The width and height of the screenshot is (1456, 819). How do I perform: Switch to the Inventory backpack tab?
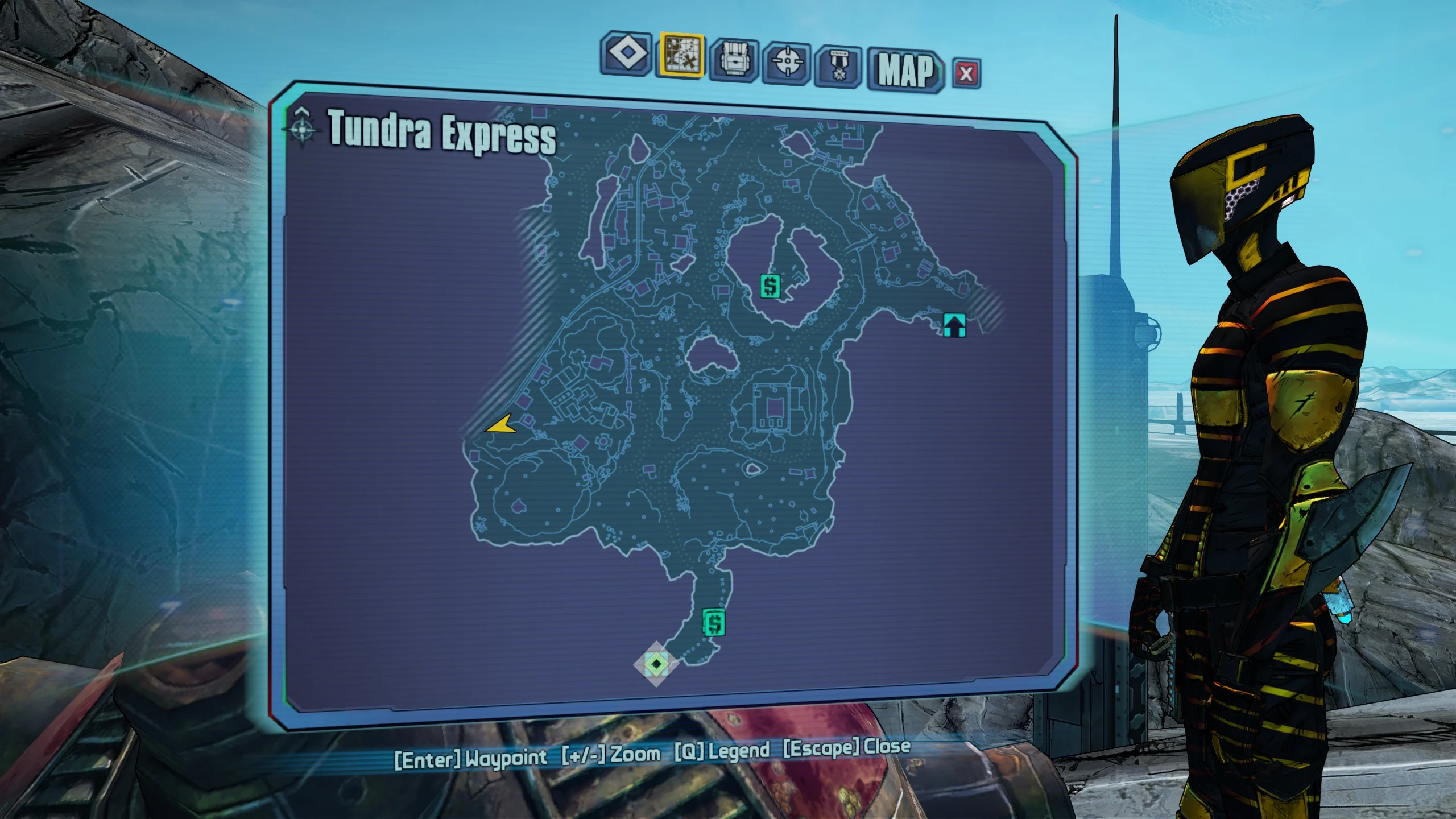pyautogui.click(x=734, y=59)
